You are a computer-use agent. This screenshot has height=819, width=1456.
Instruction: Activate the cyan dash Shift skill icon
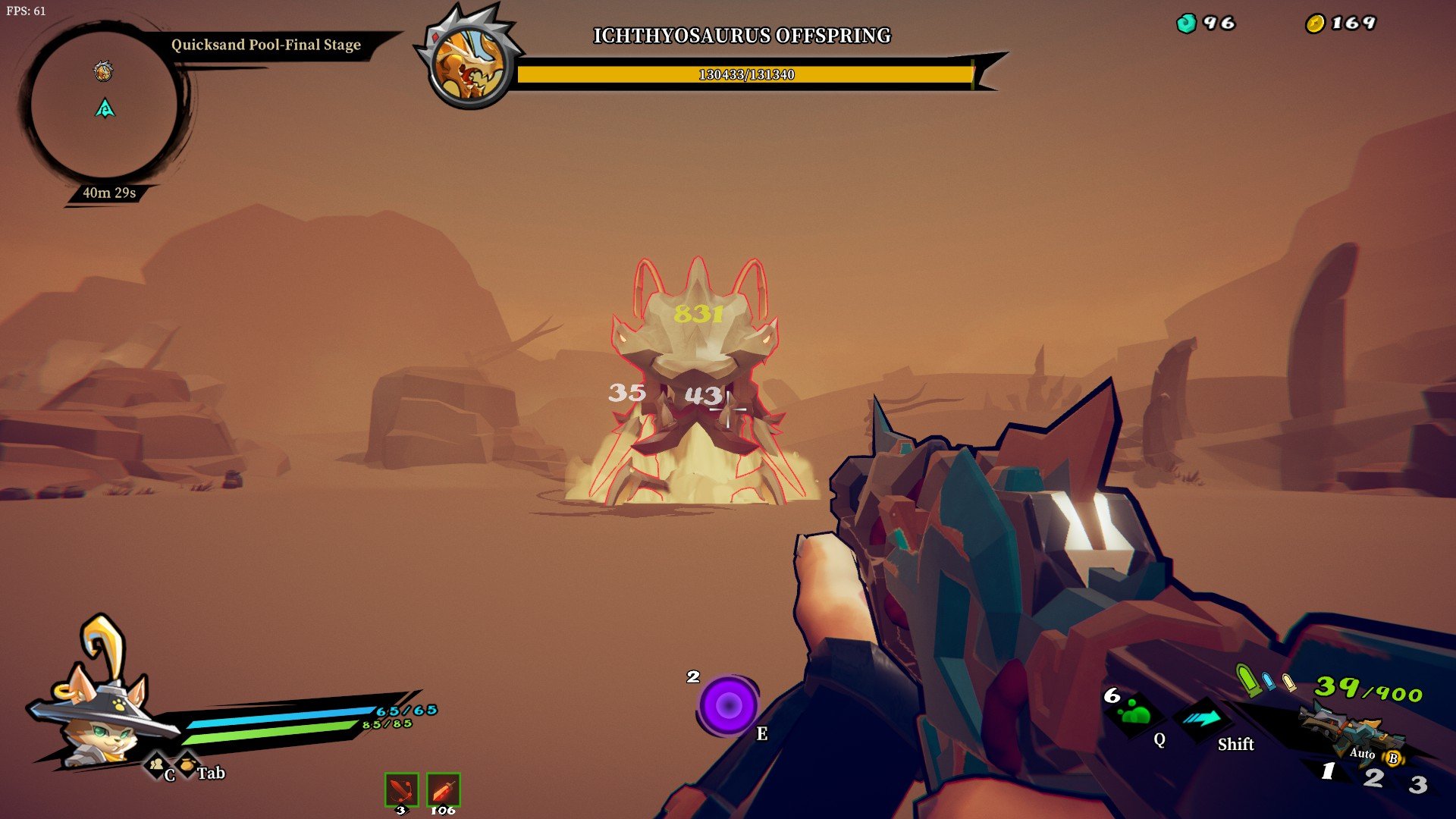click(x=1203, y=717)
